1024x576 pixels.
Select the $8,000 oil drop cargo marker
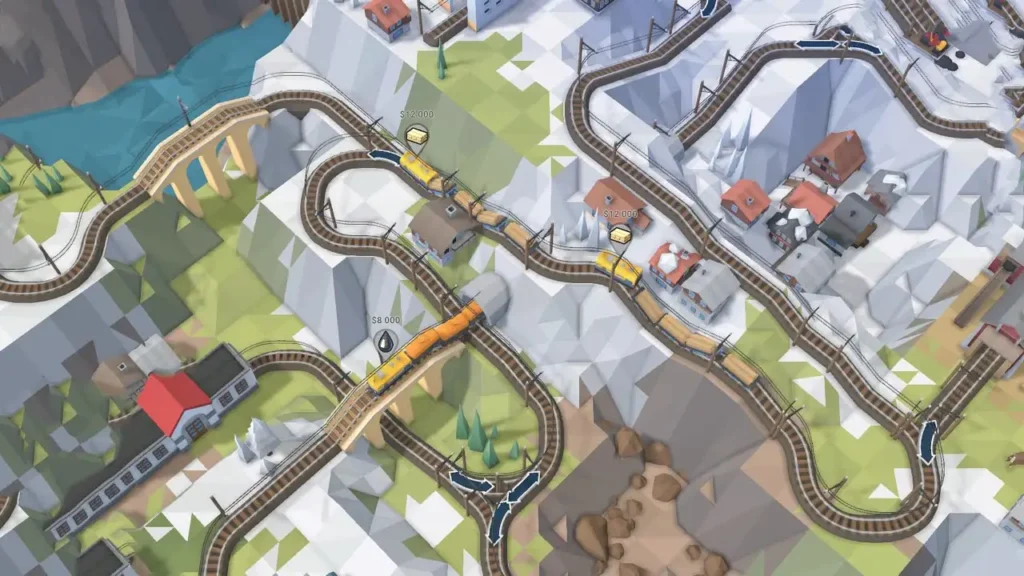(387, 343)
